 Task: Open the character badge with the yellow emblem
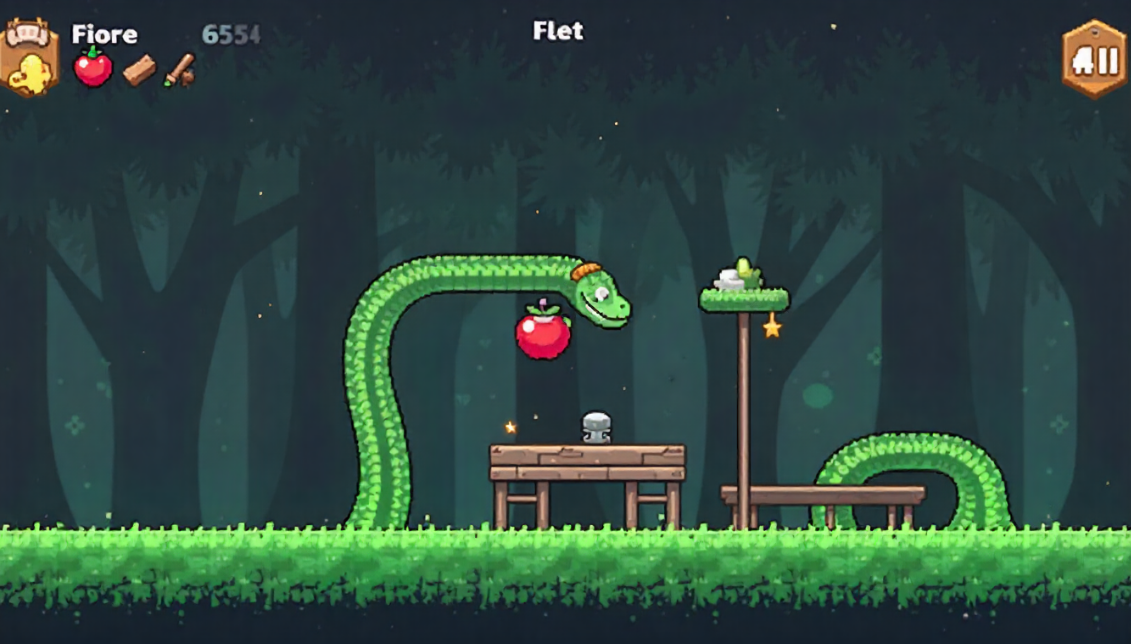(29, 60)
